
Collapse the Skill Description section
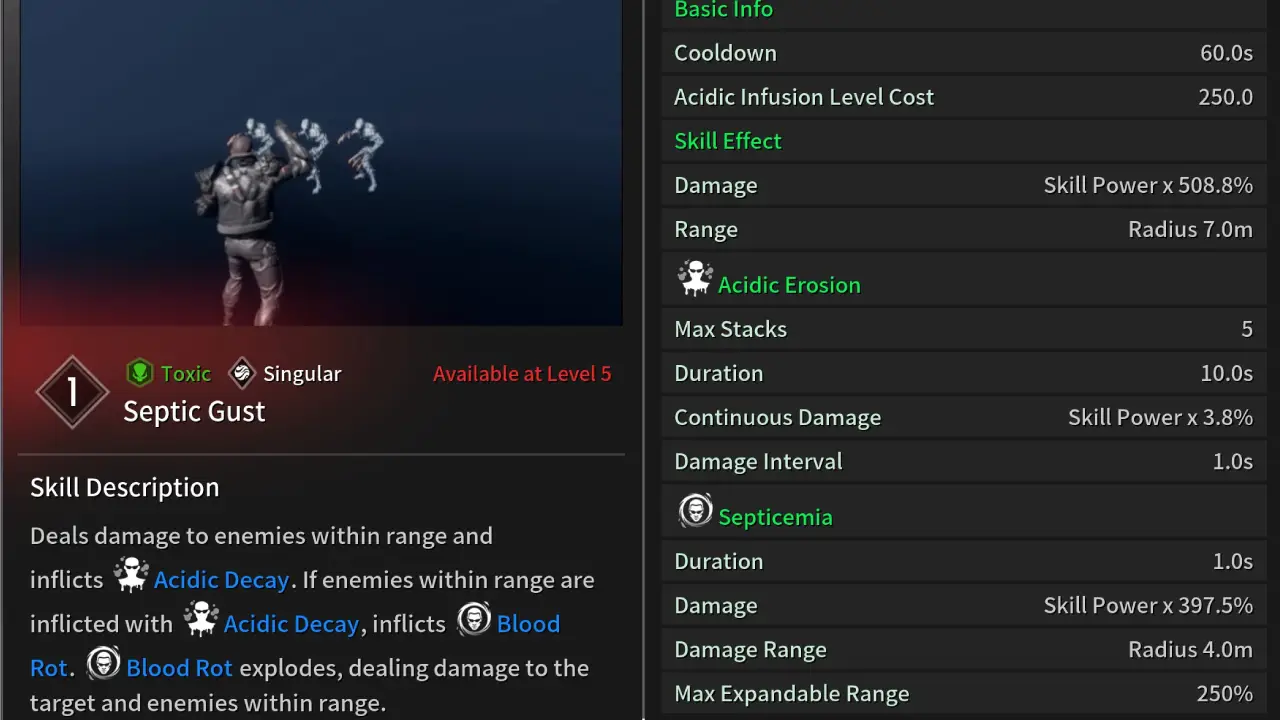(124, 487)
